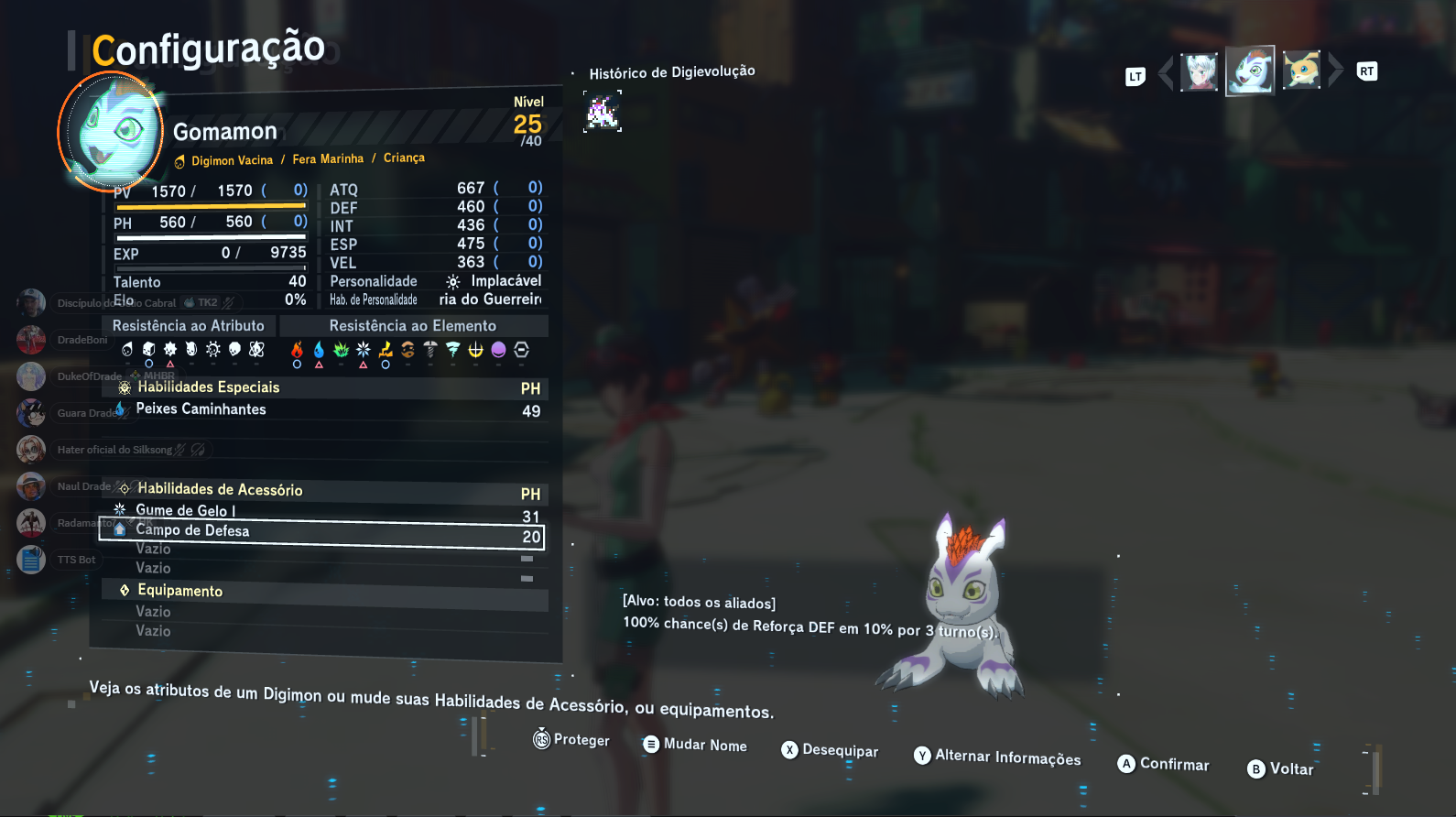Choose the Gume de Gelo I skill row

coord(321,511)
